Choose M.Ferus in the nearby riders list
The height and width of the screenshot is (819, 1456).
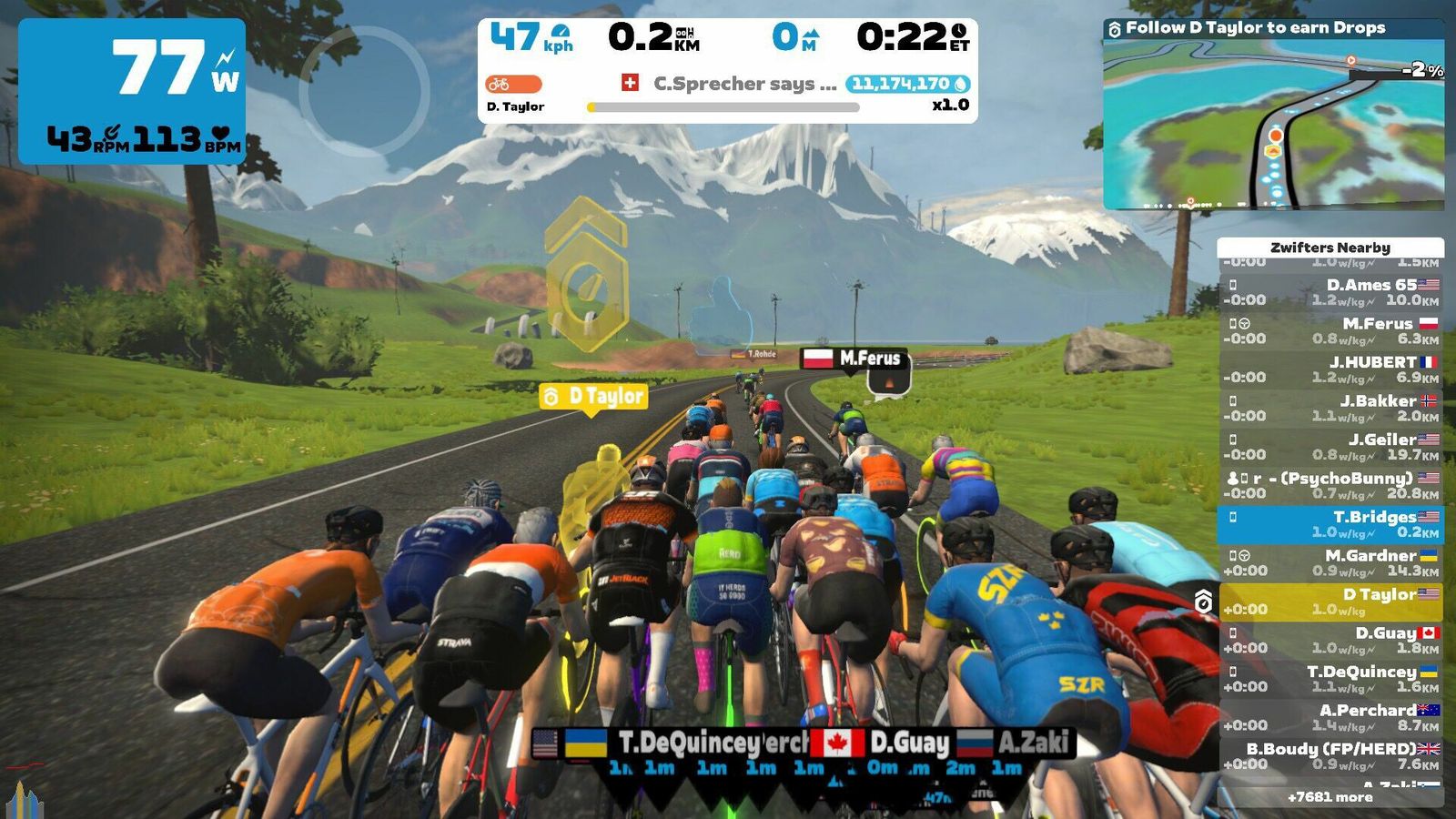pyautogui.click(x=1330, y=330)
